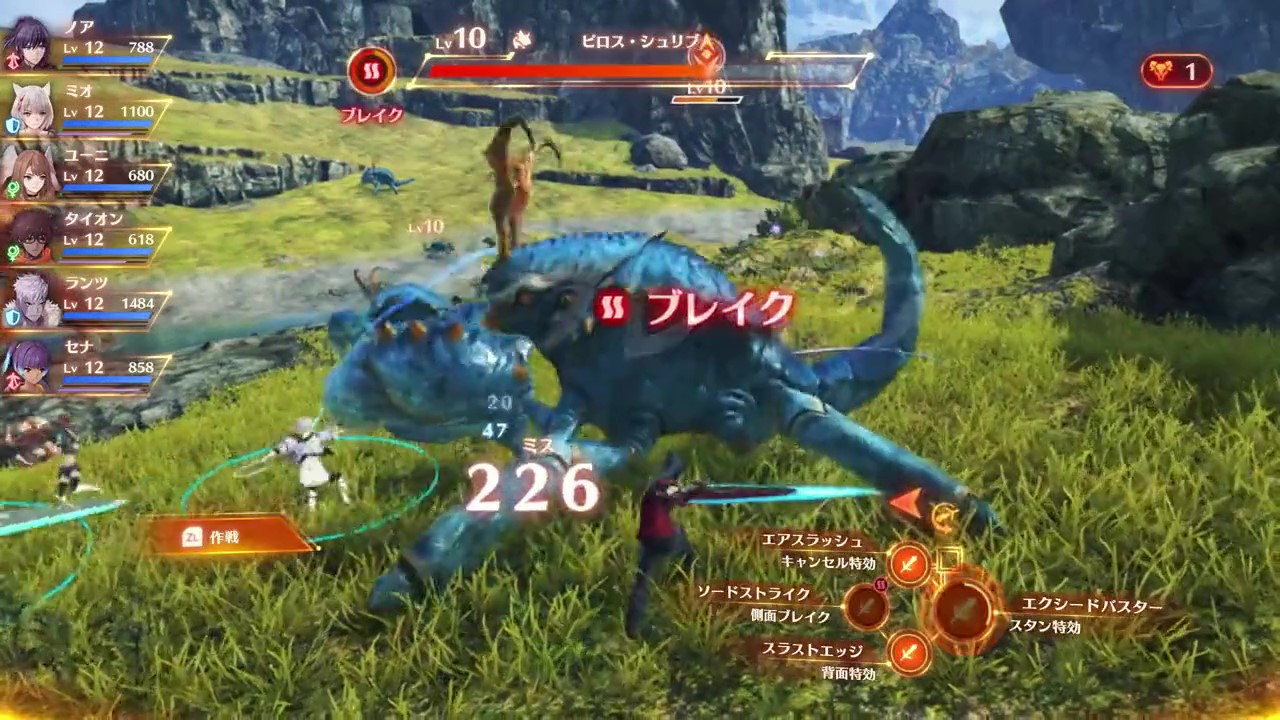Trigger the スラストエッジ art icon

point(909,653)
